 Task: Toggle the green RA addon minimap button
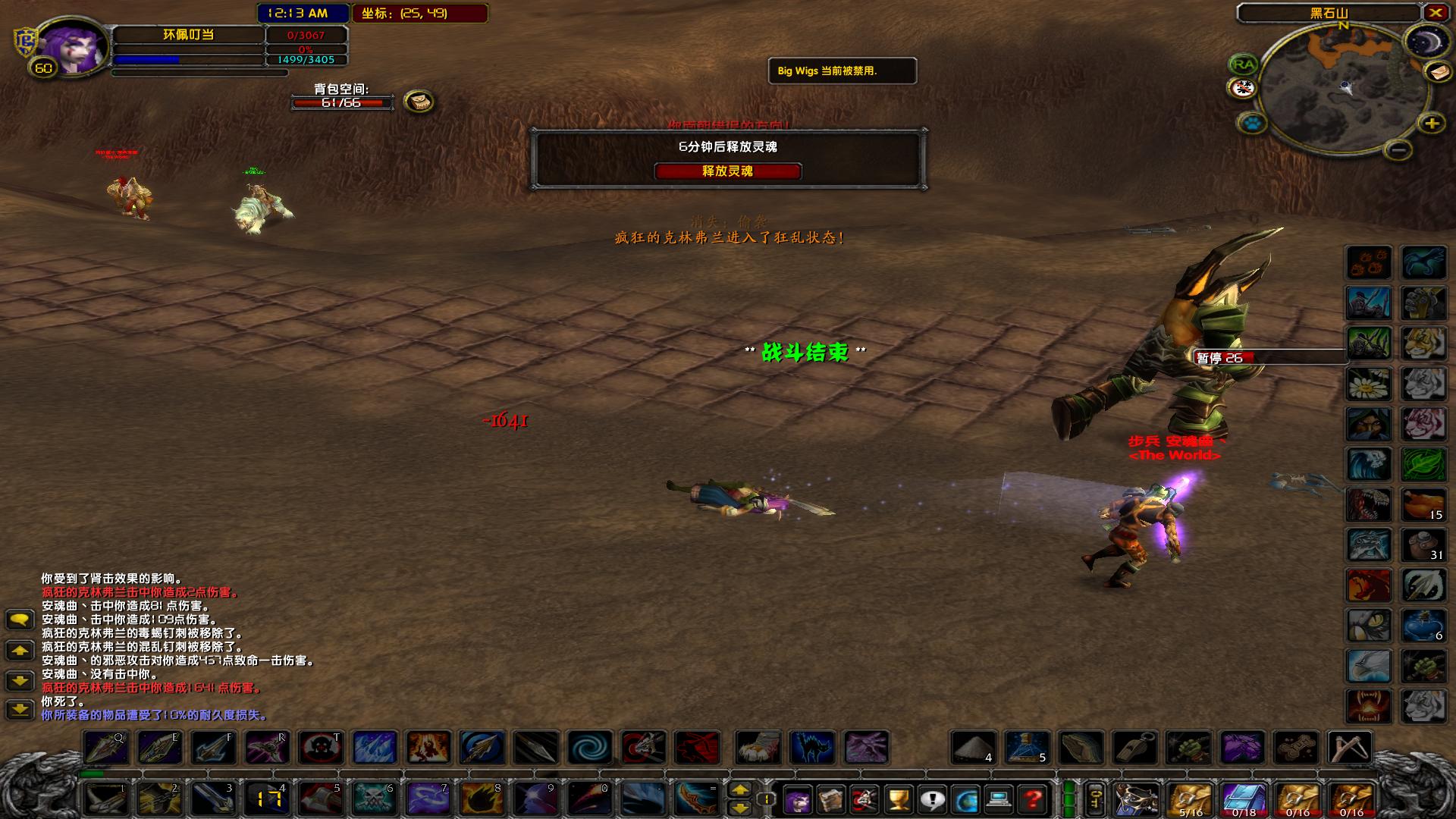click(x=1244, y=64)
